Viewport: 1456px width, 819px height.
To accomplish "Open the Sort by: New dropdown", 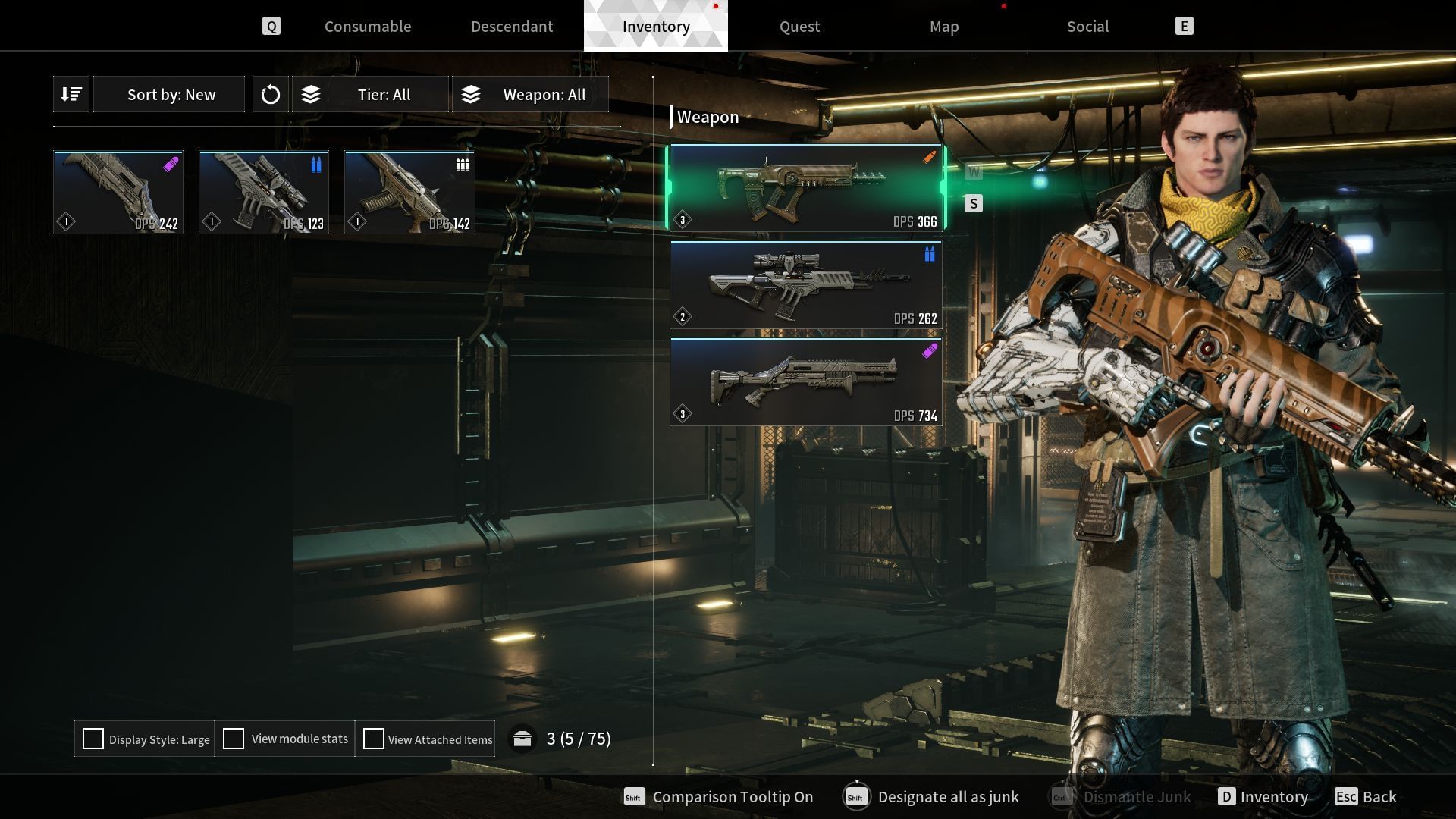I will (171, 95).
